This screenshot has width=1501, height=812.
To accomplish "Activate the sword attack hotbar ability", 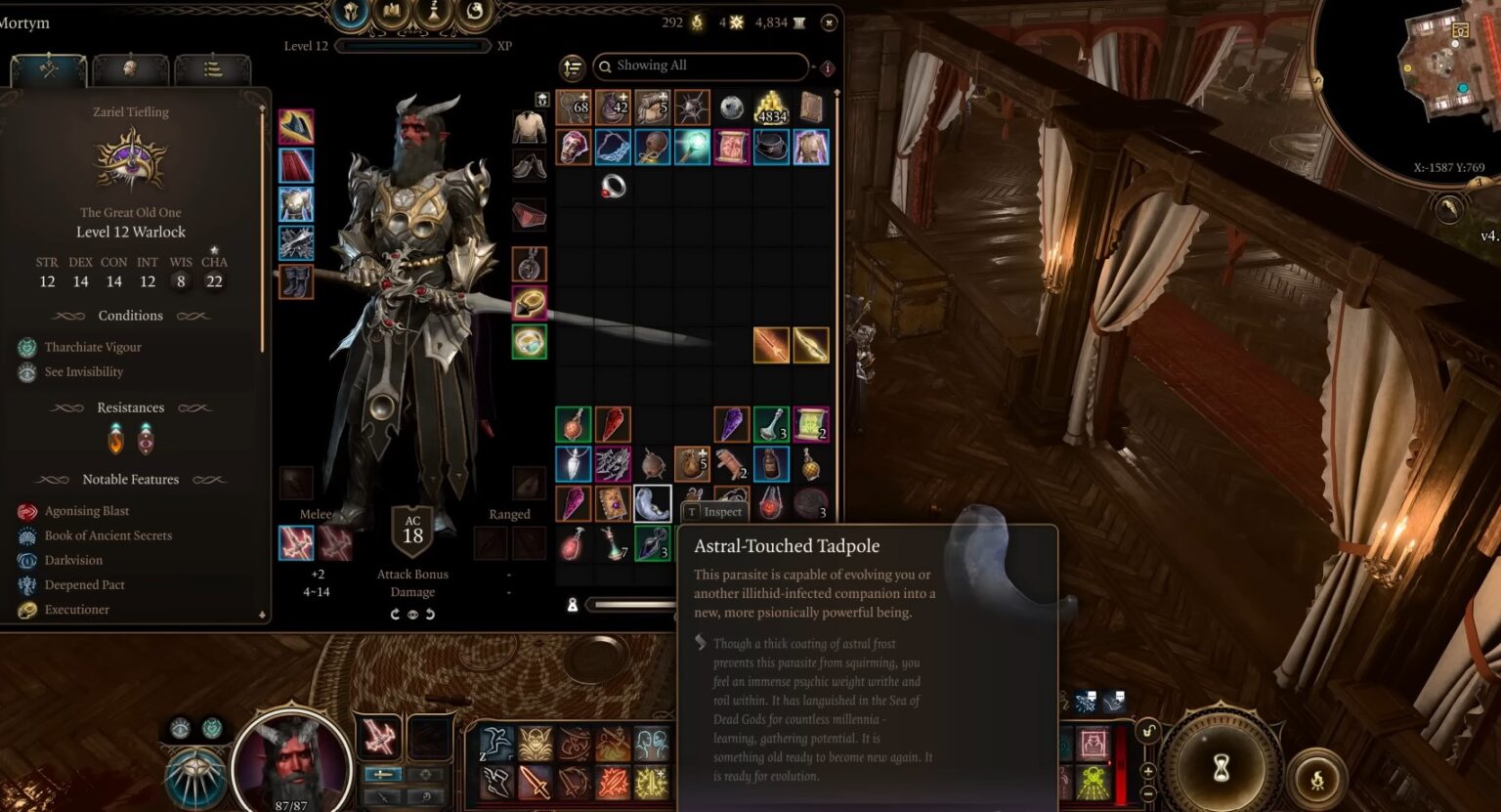I will tap(535, 783).
